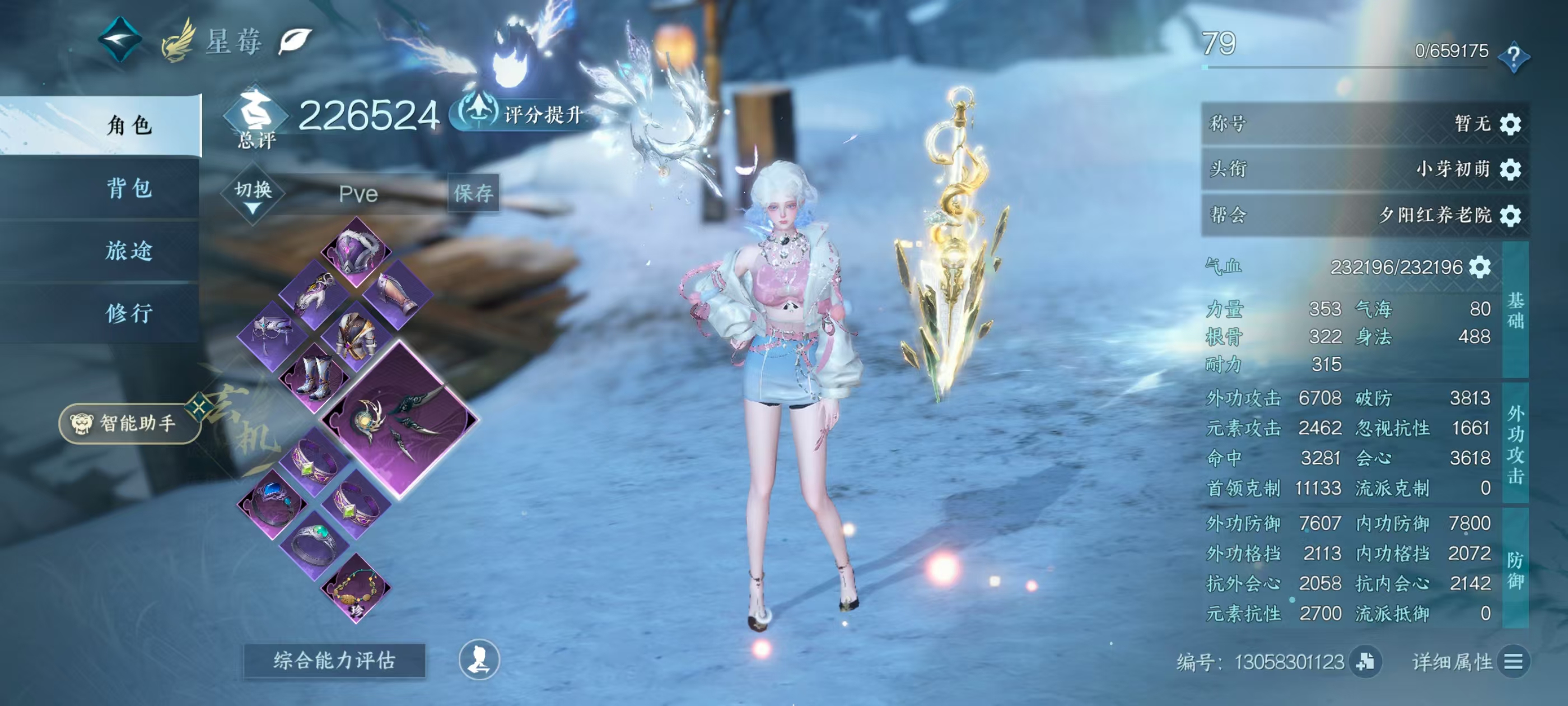Image resolution: width=1568 pixels, height=706 pixels.
Task: Go back using the top-left arrow
Action: [x=120, y=40]
